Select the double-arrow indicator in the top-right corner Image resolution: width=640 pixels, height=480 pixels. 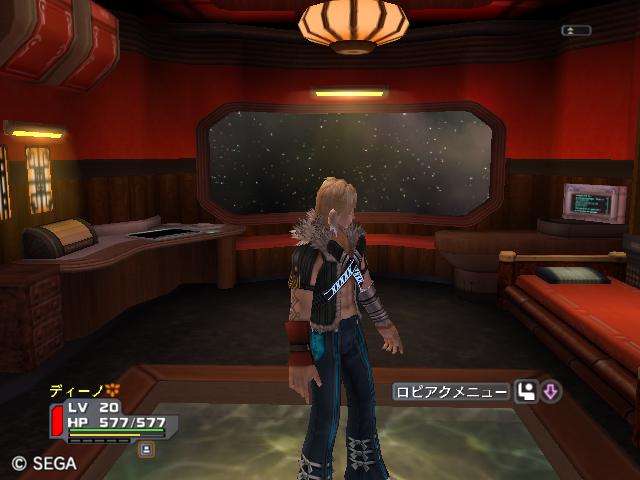(575, 31)
